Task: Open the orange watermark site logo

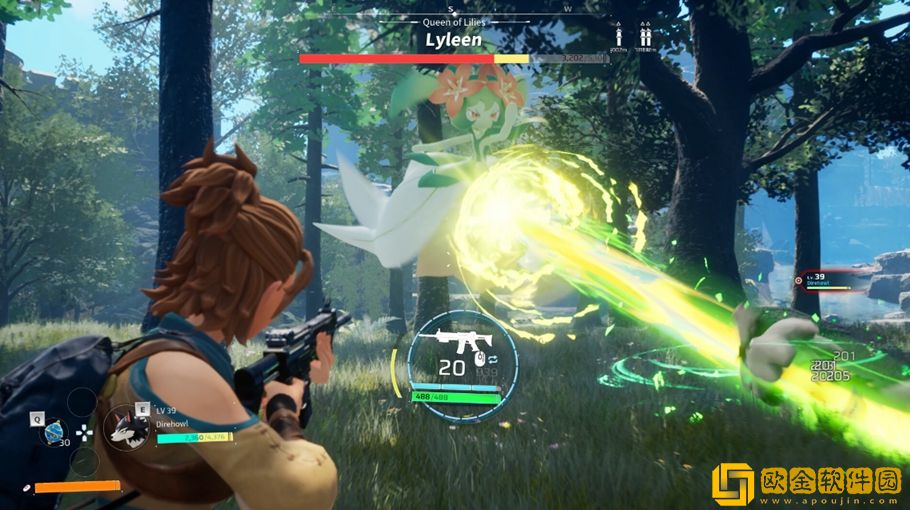Action: click(x=733, y=483)
